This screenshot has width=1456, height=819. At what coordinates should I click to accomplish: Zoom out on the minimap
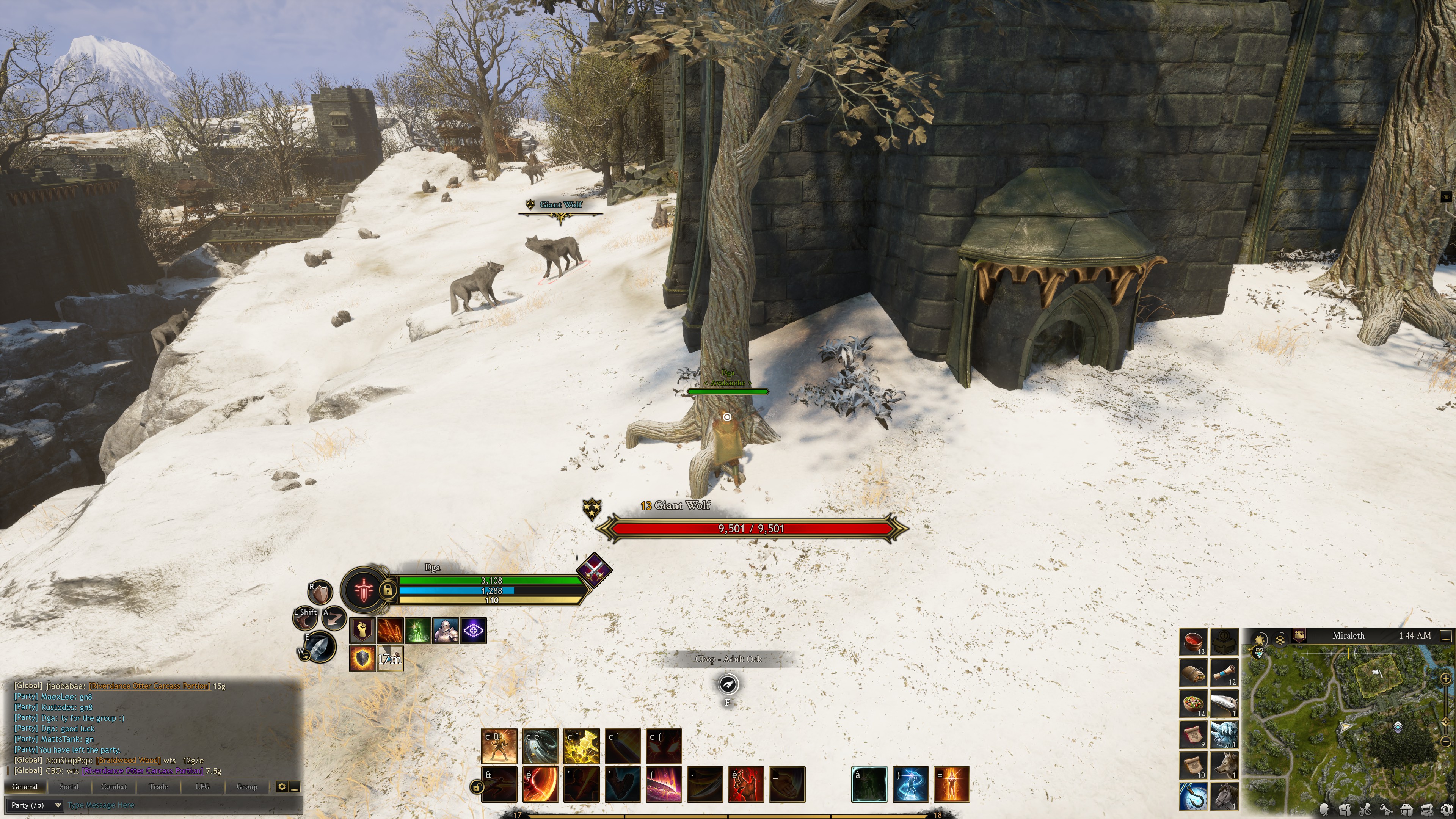pyautogui.click(x=1446, y=741)
